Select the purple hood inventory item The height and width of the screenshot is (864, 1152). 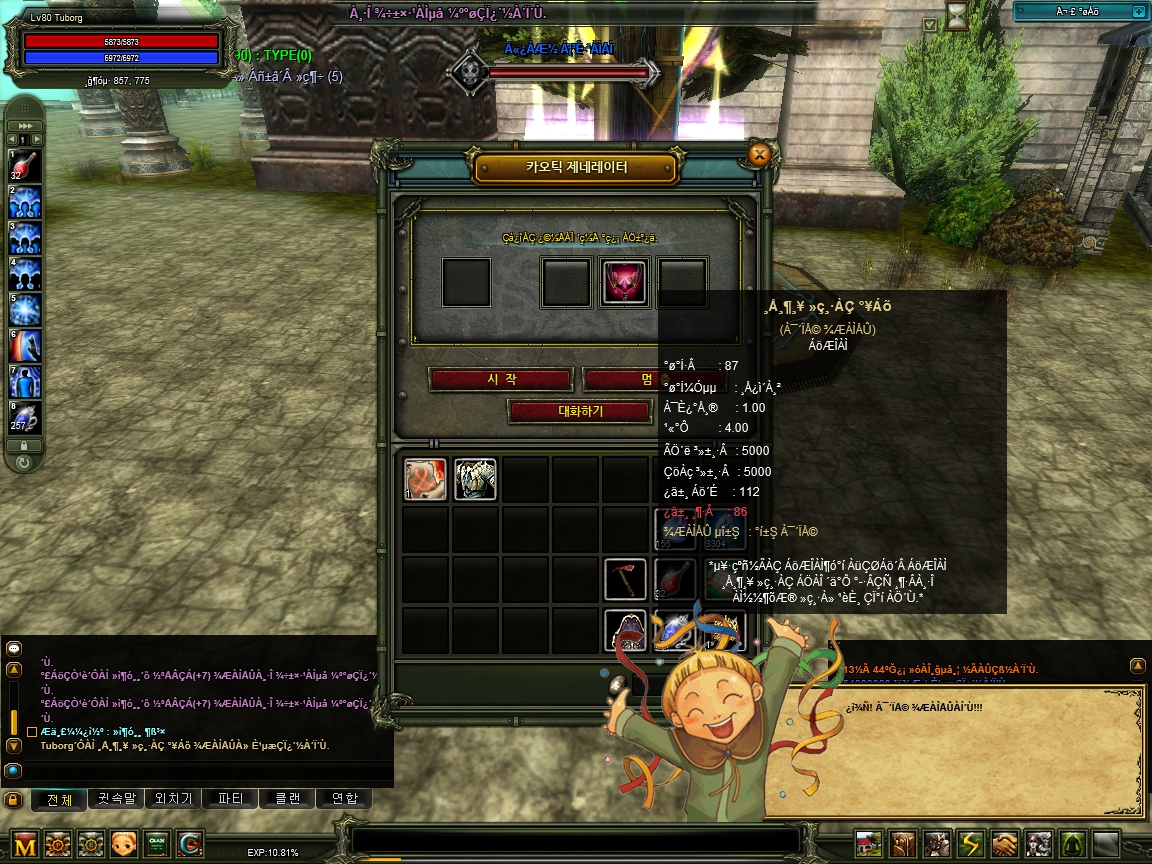click(626, 630)
